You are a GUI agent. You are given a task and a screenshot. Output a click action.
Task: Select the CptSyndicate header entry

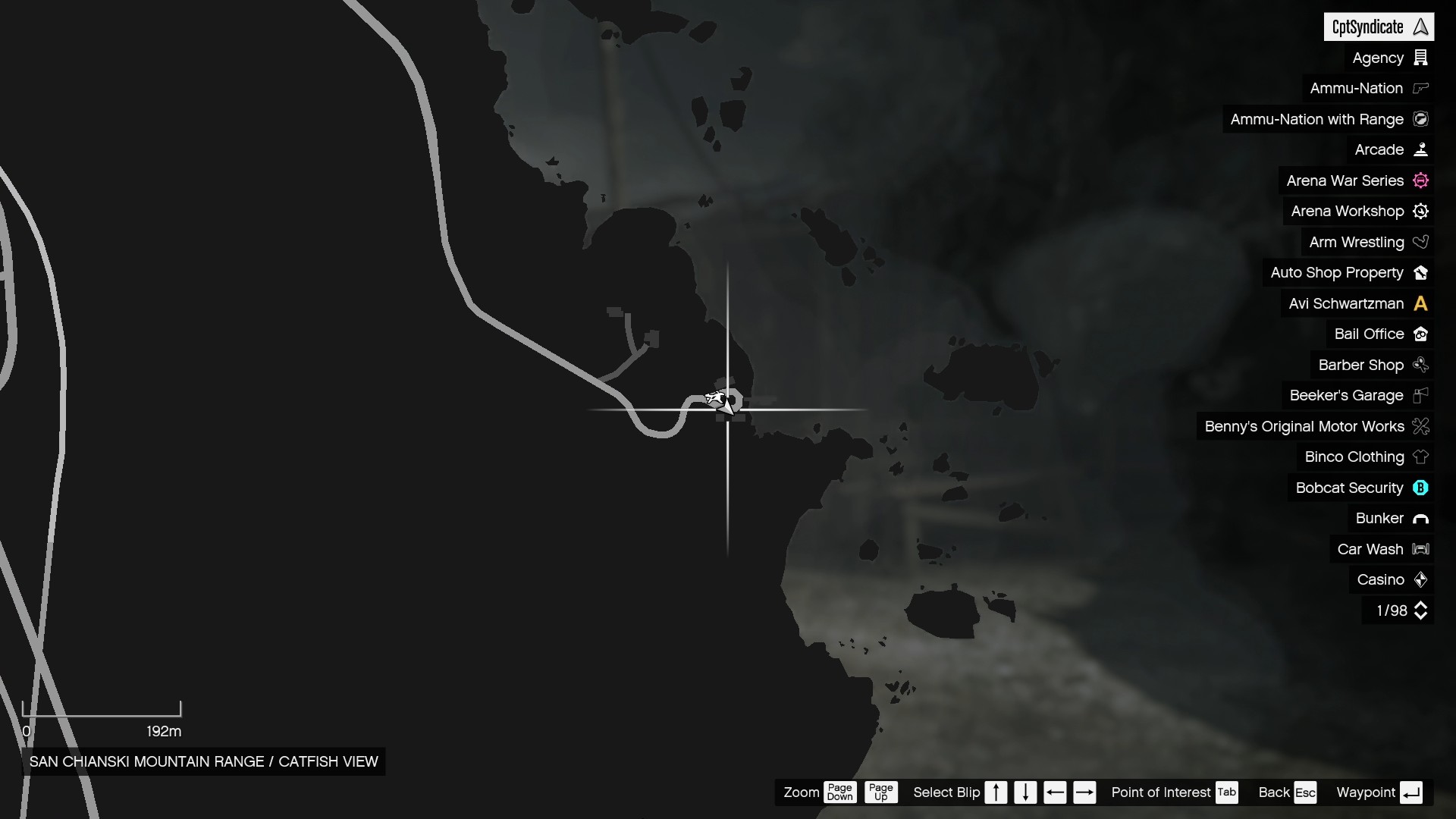coord(1379,26)
